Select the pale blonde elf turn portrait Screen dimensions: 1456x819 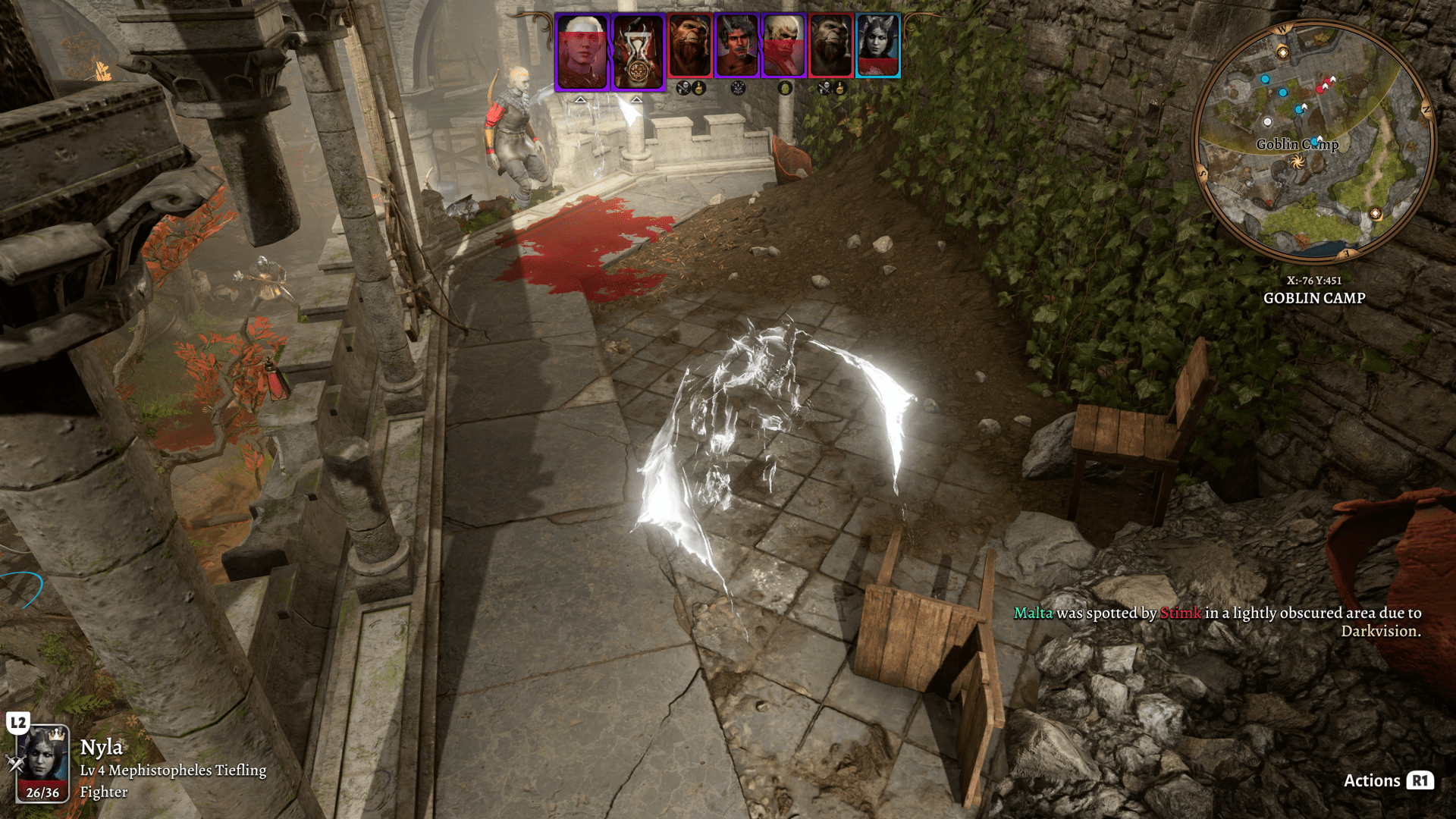tap(582, 52)
